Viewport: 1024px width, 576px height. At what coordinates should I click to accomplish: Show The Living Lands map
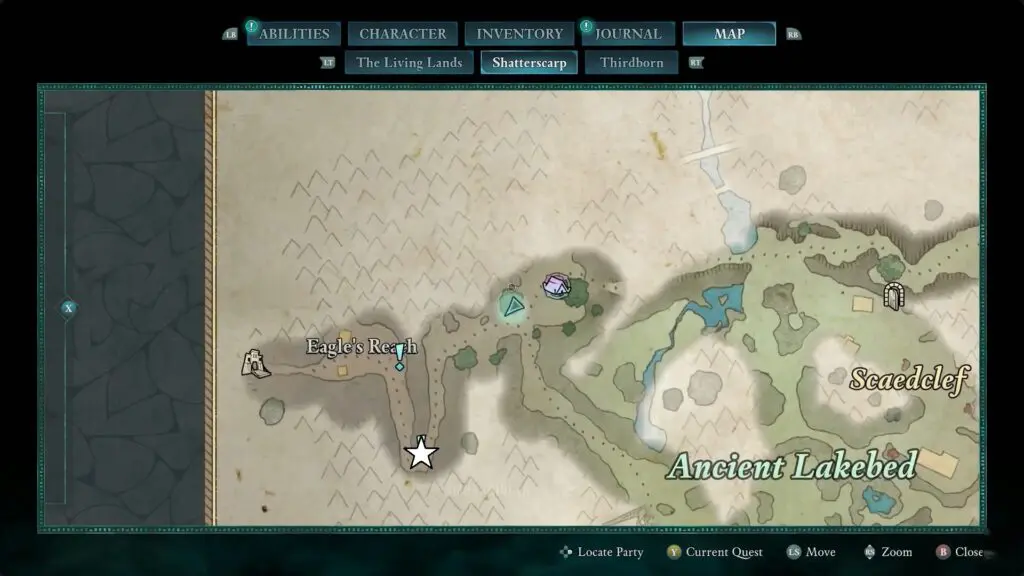[x=409, y=62]
